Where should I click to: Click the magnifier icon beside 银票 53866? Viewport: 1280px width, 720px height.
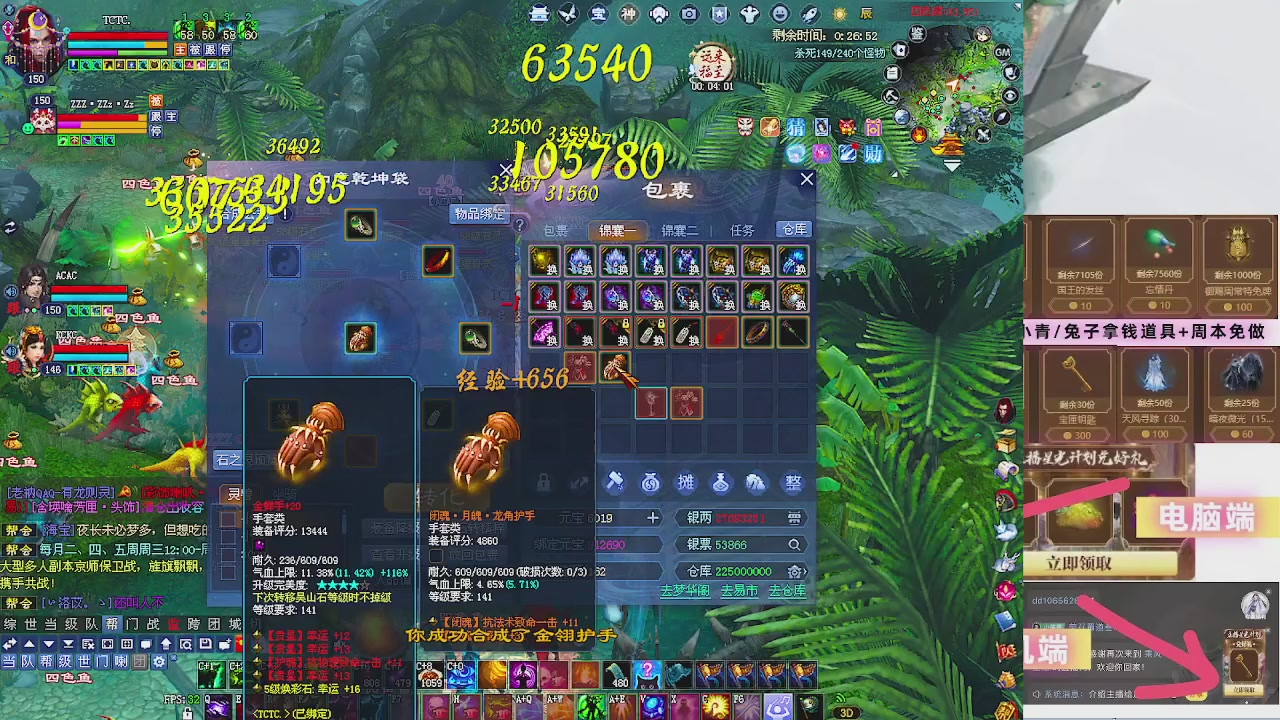pyautogui.click(x=795, y=544)
